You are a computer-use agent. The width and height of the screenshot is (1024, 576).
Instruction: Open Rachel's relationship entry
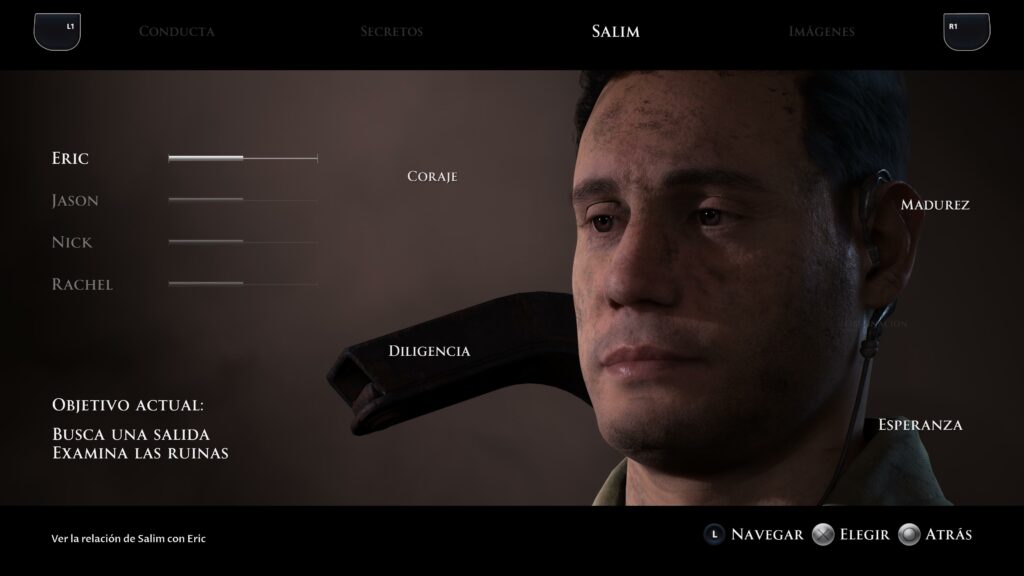coord(82,284)
